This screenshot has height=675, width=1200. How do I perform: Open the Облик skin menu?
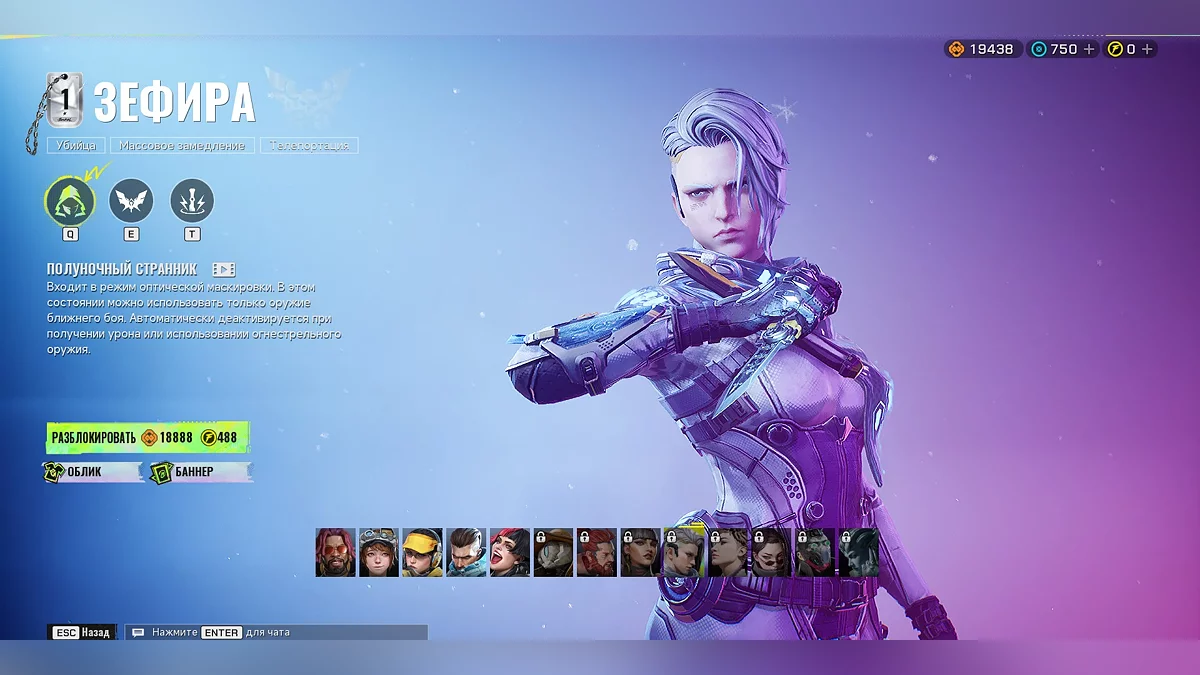(x=94, y=472)
